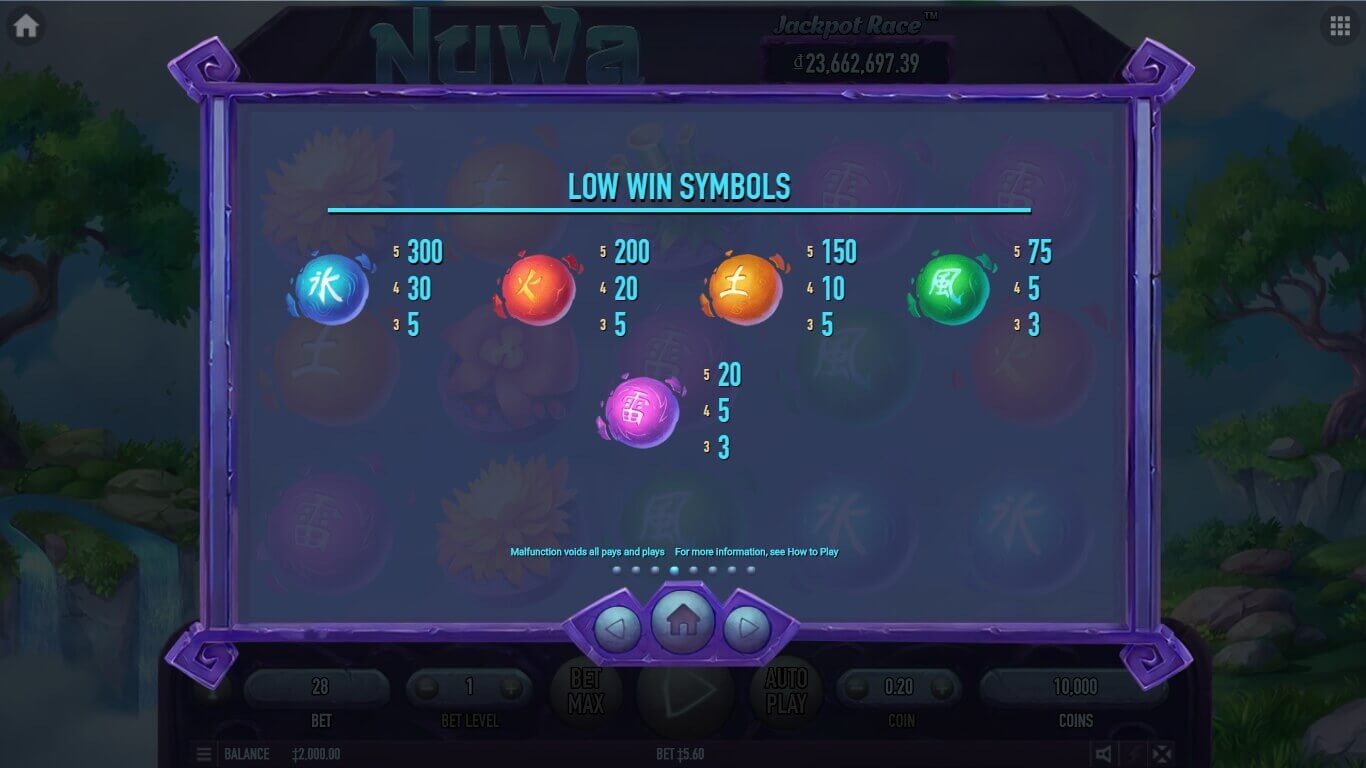Raise the coin value with plus
Image resolution: width=1366 pixels, height=768 pixels.
pos(941,688)
